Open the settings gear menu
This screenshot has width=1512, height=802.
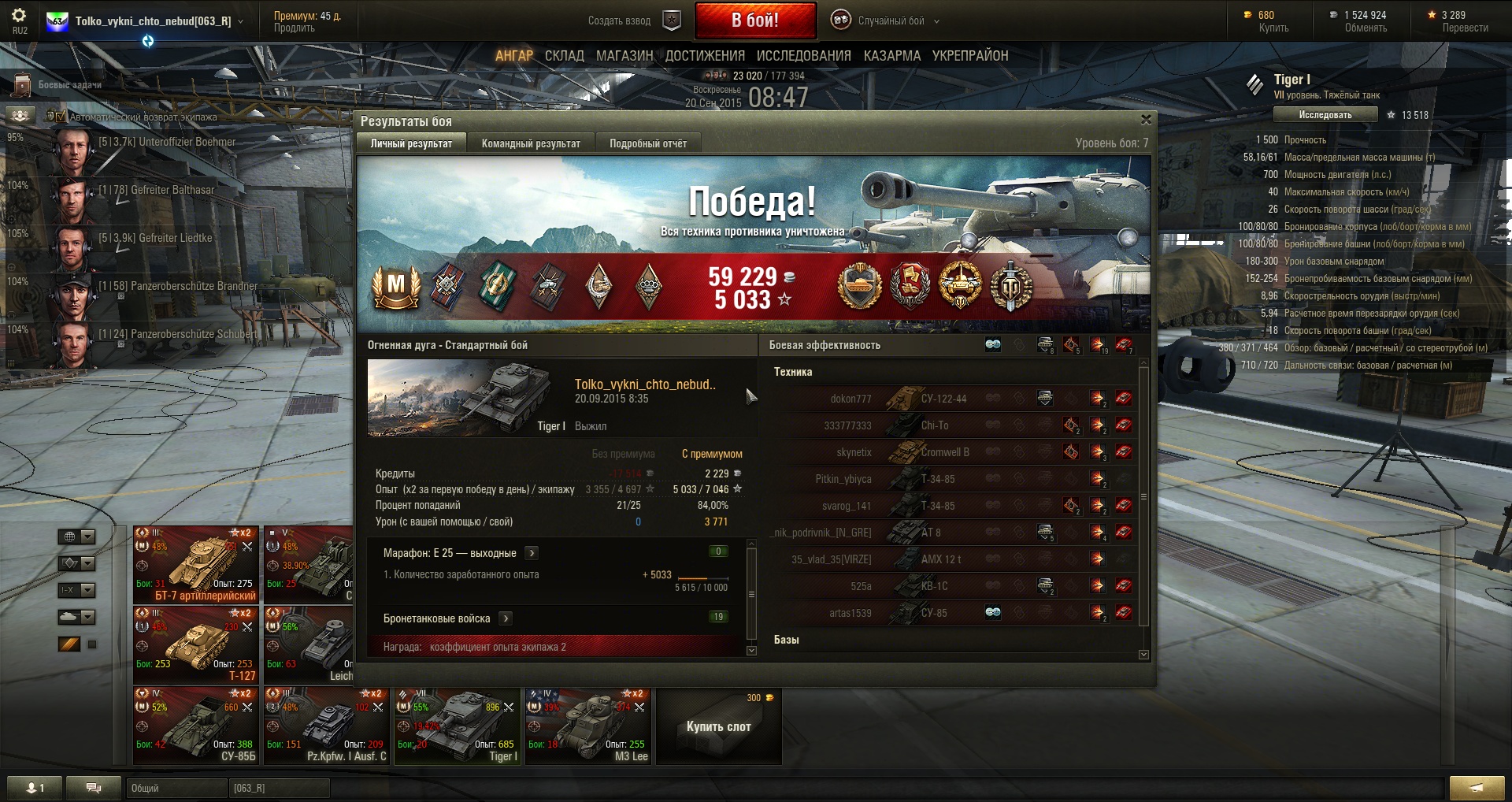click(19, 15)
